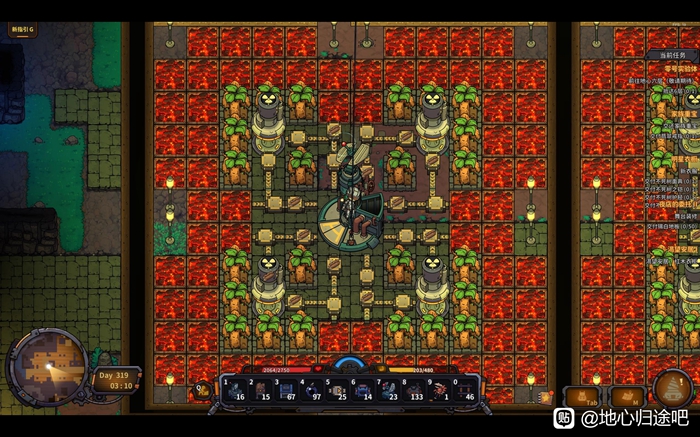Viewport: 700px width, 437px height.
Task: Open the new guide button
Action: (x=21, y=30)
